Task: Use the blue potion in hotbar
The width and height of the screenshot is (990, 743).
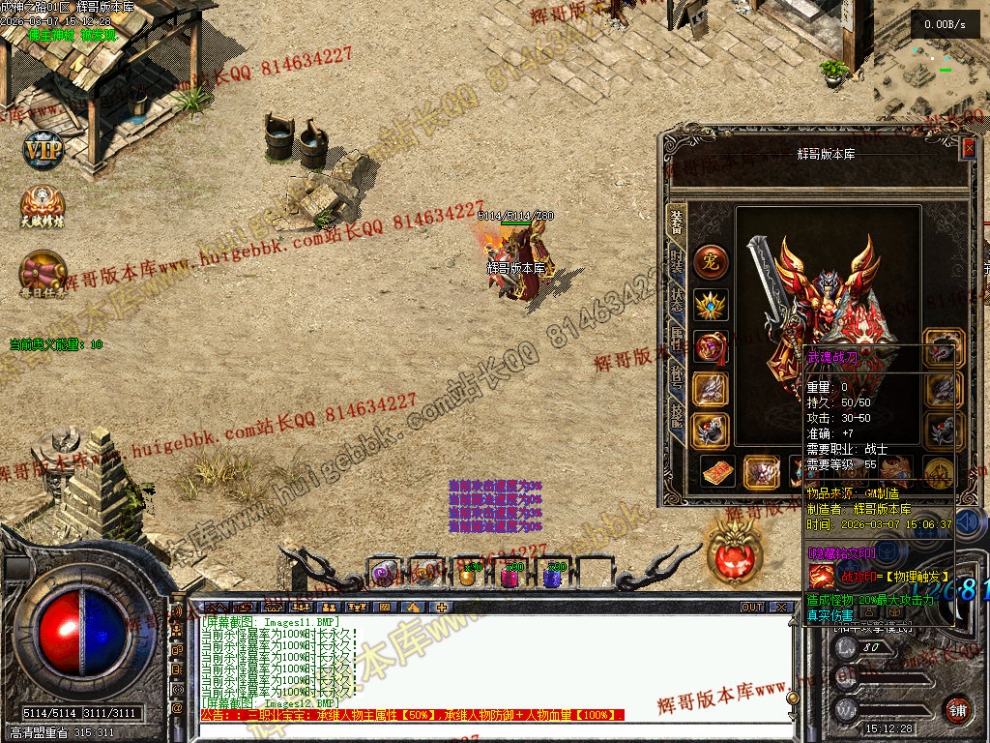Action: [x=551, y=575]
